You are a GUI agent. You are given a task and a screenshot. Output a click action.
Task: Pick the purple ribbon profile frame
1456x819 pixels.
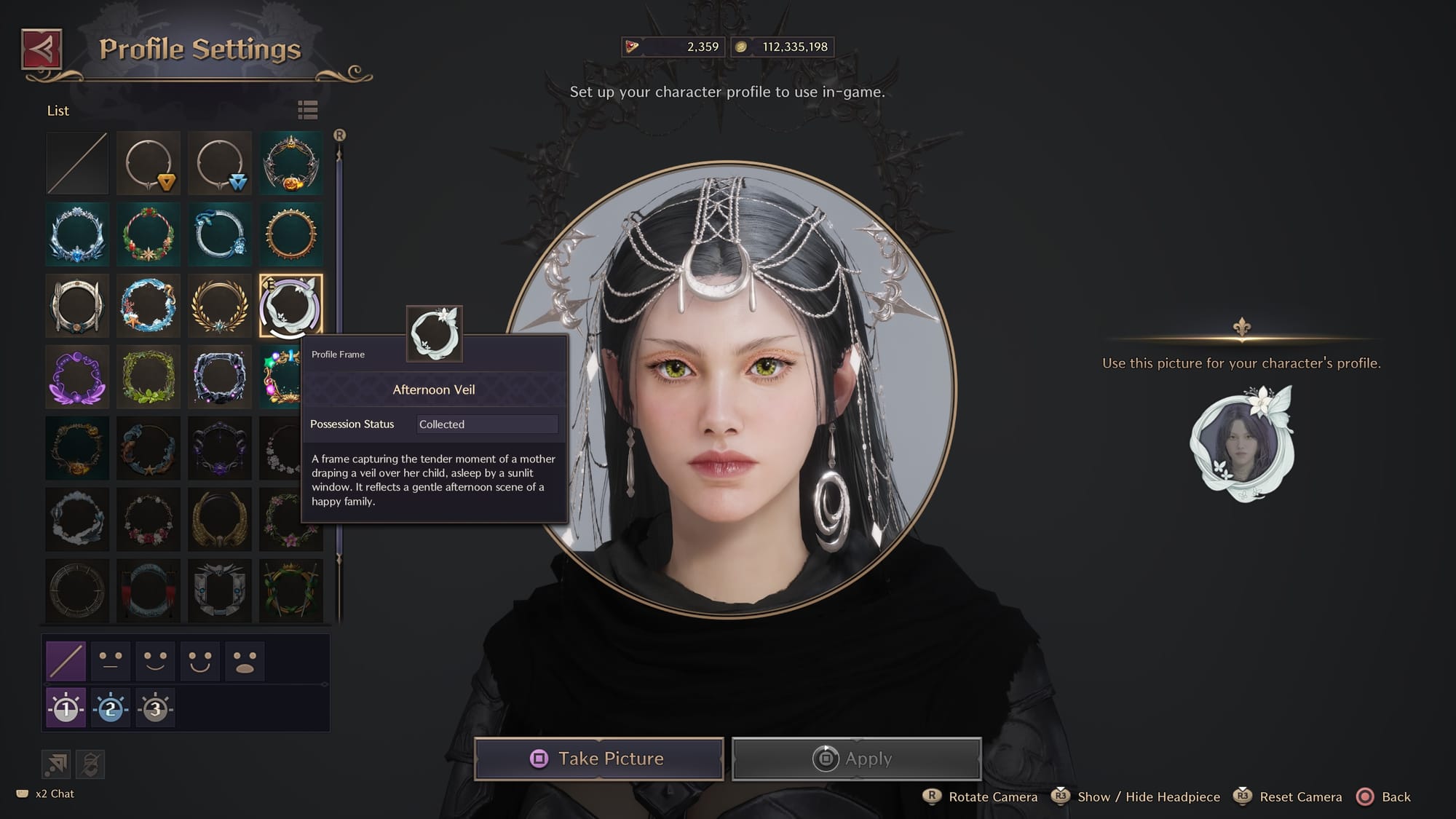tap(77, 377)
